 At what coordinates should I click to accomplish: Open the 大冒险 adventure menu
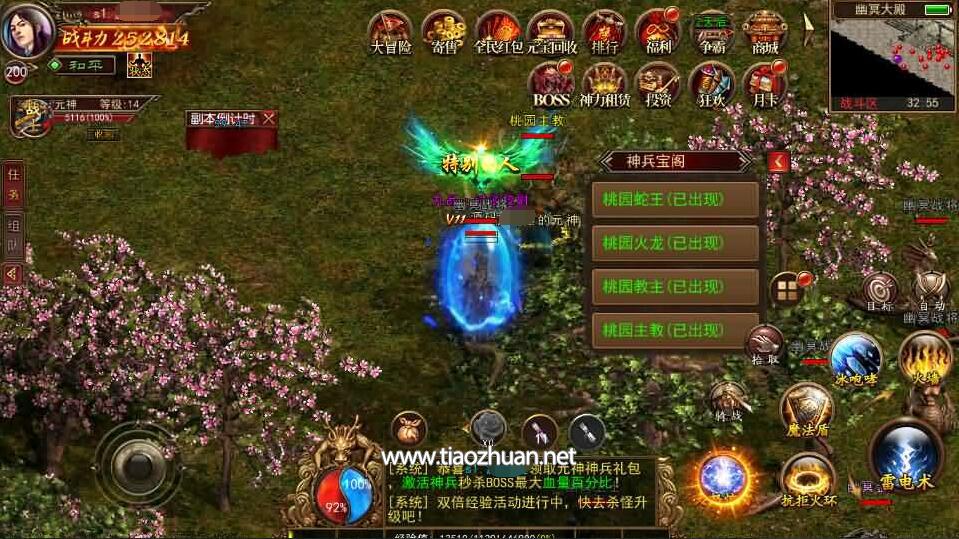[391, 31]
